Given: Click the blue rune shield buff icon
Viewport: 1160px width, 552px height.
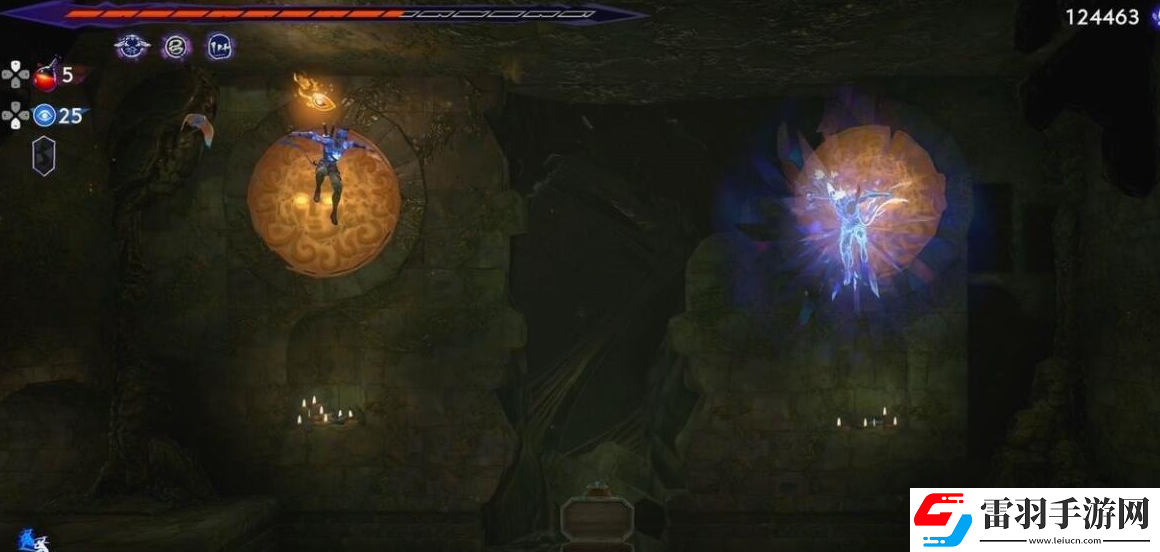Looking at the screenshot, I should tap(220, 45).
